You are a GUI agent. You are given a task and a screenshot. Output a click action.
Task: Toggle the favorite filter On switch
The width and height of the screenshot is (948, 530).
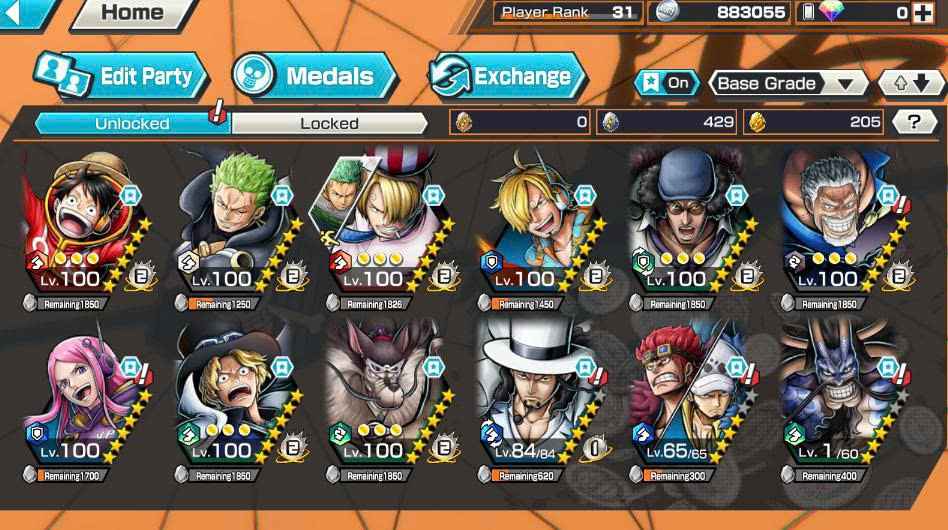point(668,83)
